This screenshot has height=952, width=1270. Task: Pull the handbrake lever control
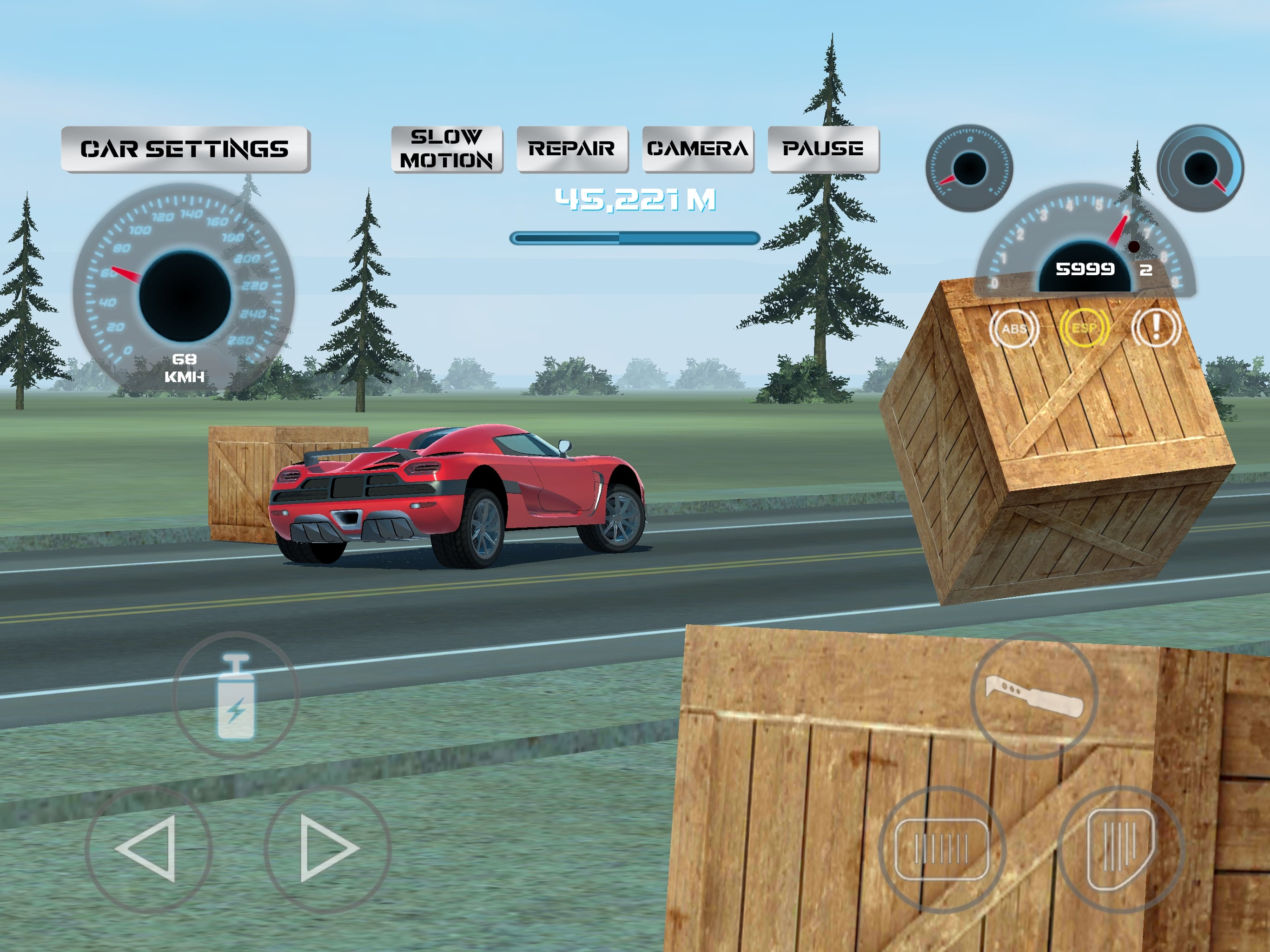[1033, 696]
